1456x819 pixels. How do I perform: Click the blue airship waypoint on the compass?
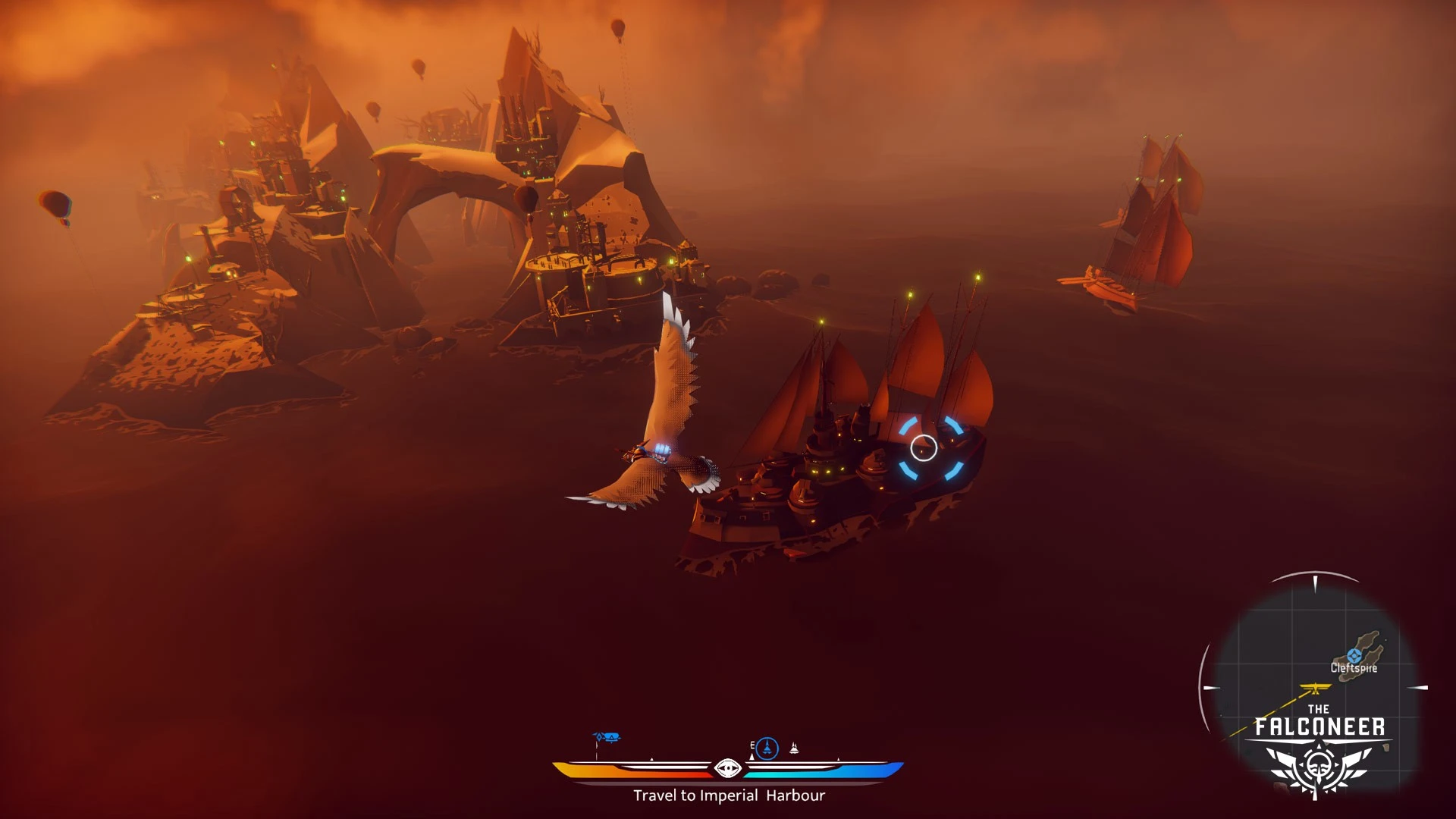607,737
